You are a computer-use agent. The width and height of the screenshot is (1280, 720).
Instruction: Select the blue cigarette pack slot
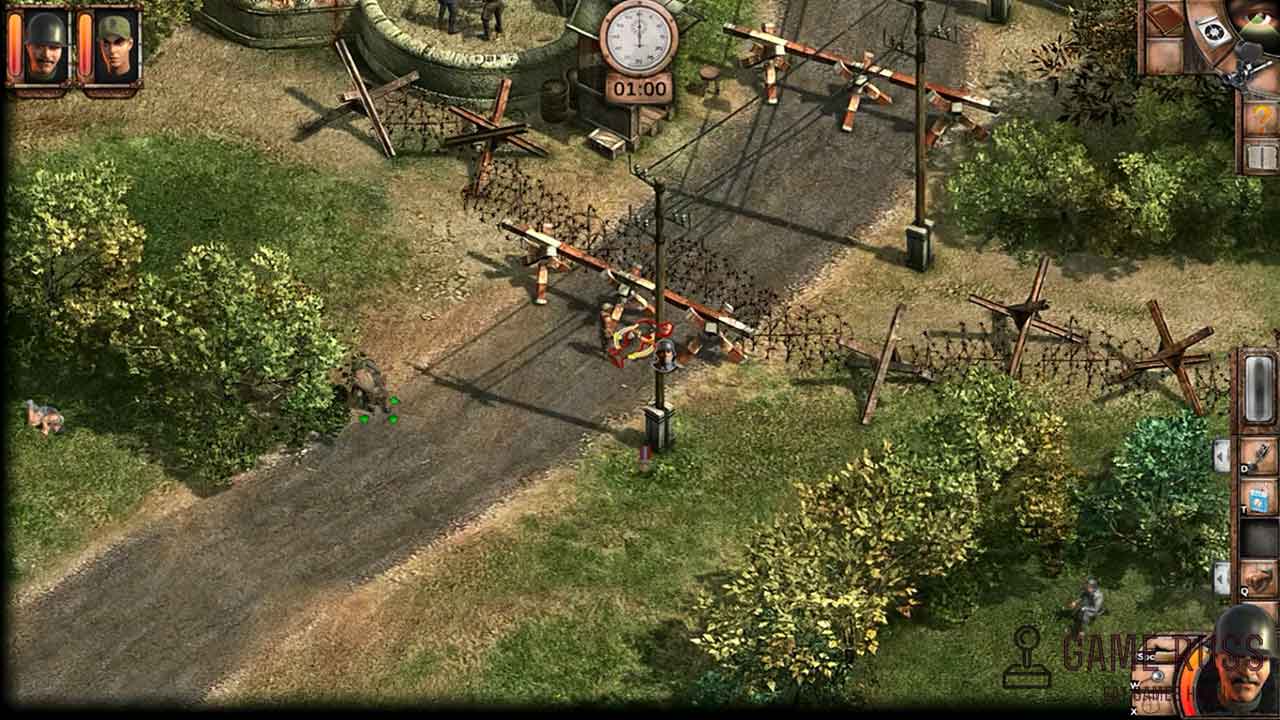(1258, 497)
